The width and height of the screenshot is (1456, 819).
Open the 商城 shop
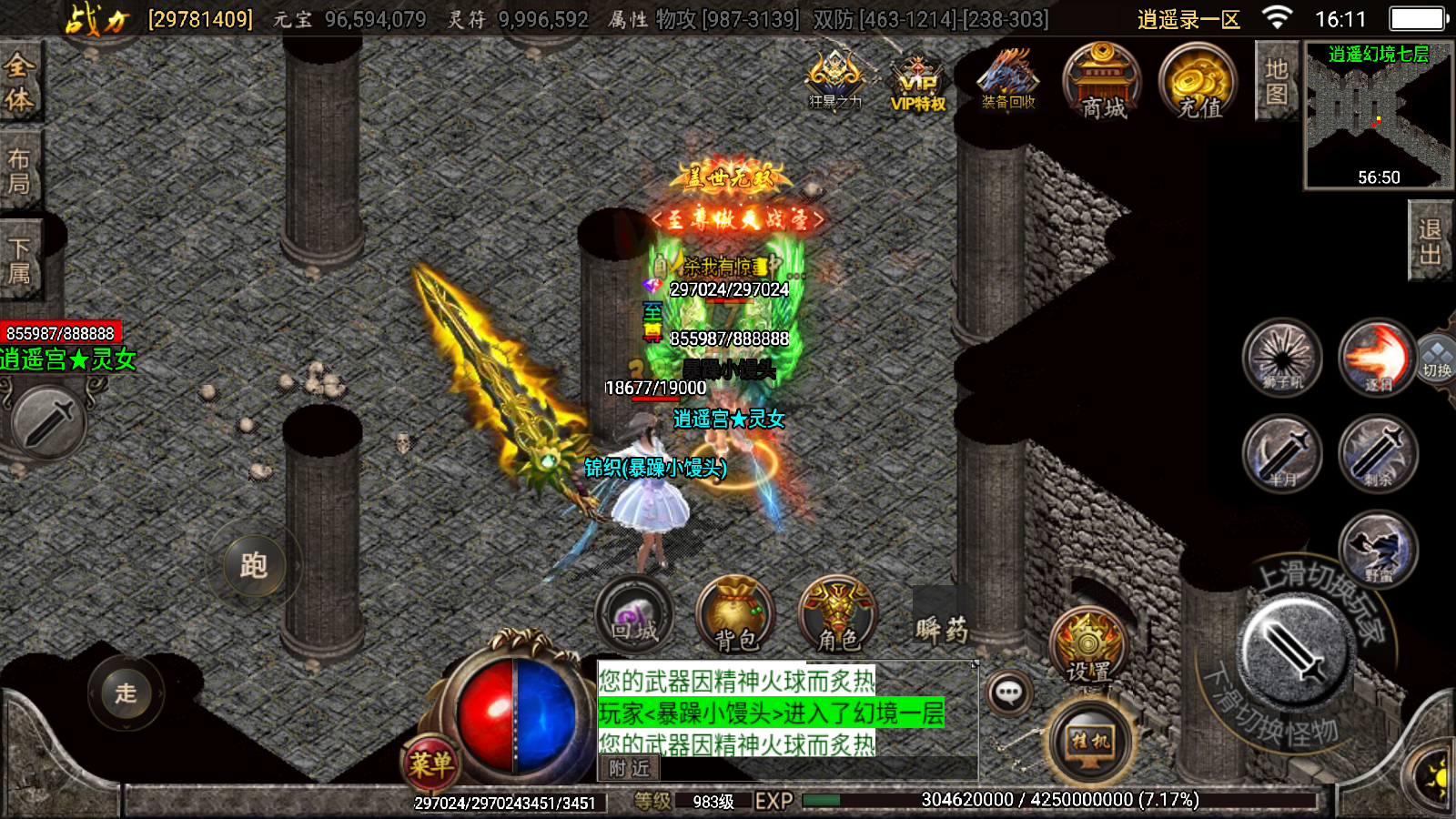point(1102,82)
